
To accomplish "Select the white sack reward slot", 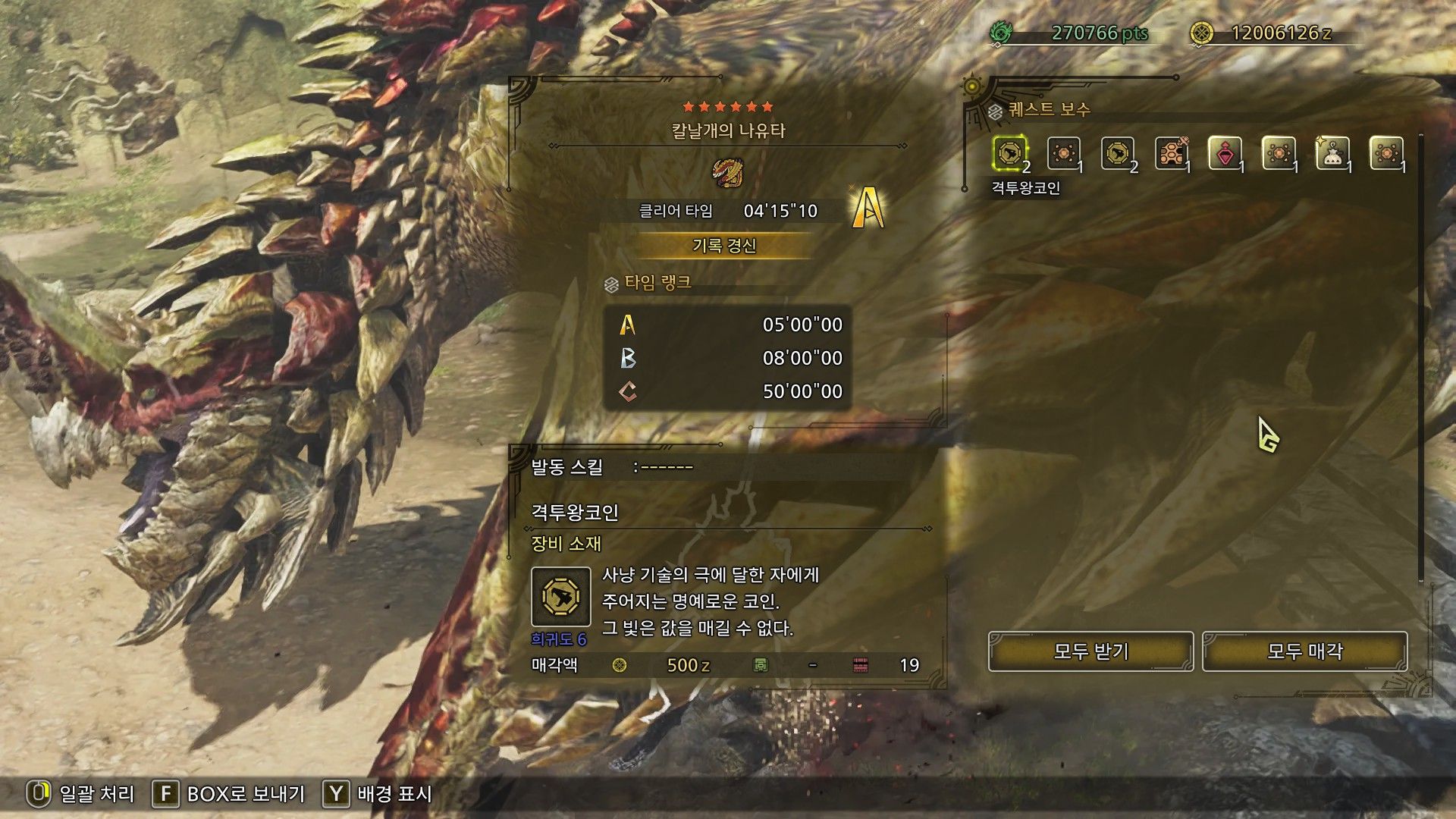I will point(1332,154).
